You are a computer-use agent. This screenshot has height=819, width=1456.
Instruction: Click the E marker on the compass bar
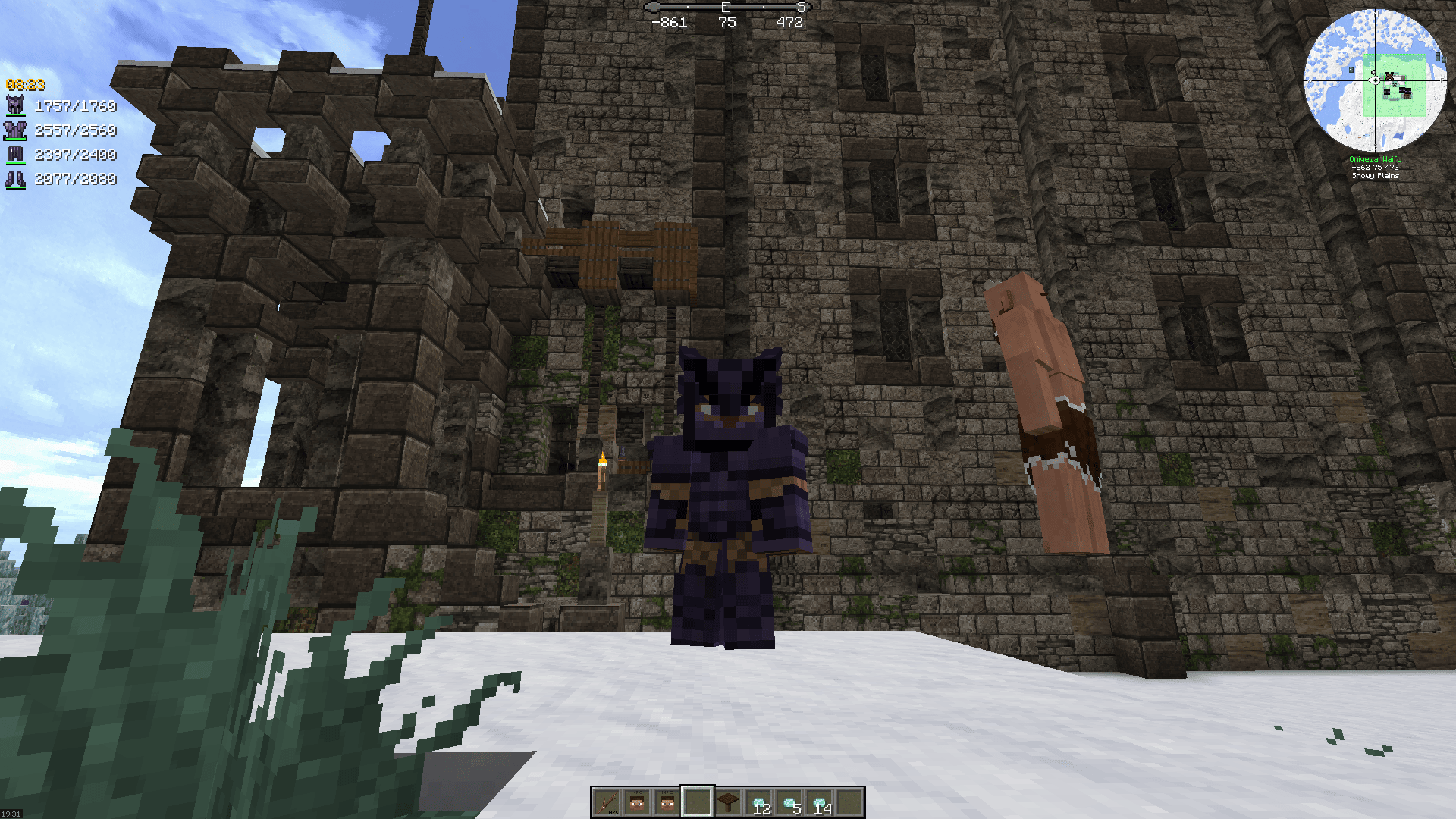coord(724,6)
